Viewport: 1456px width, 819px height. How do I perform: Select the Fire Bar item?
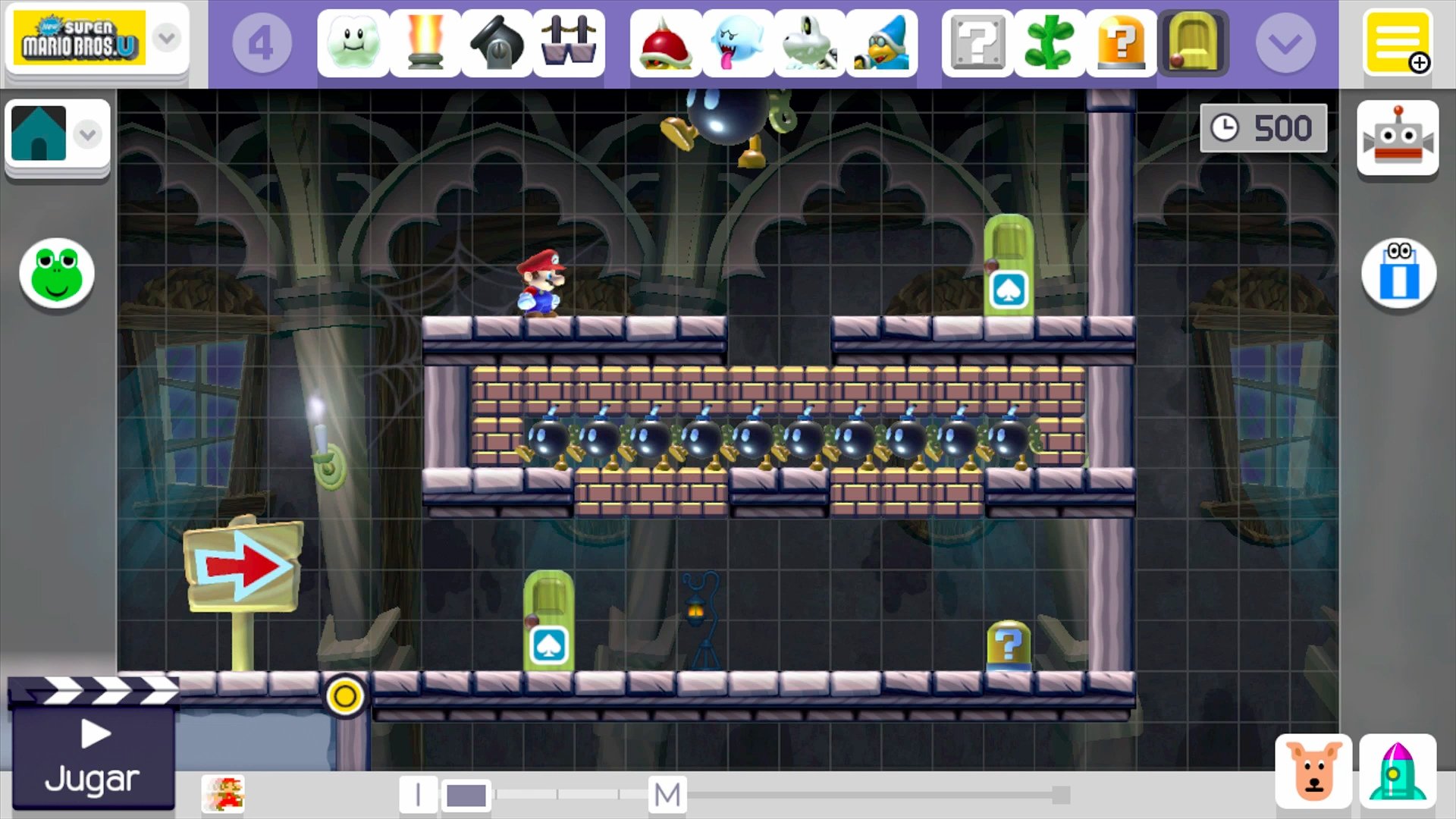pyautogui.click(x=426, y=43)
